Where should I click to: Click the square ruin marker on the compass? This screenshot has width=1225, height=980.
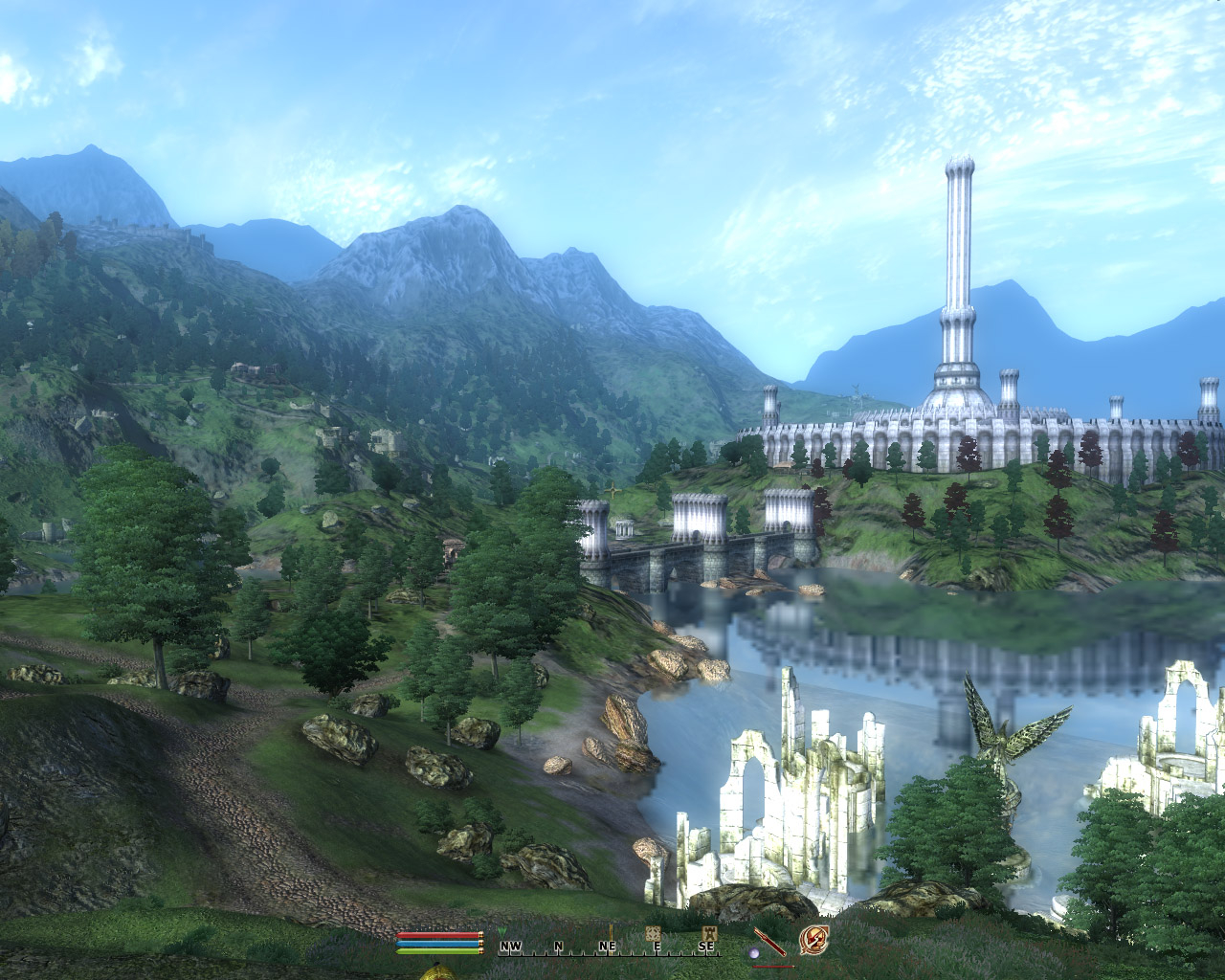pyautogui.click(x=654, y=933)
